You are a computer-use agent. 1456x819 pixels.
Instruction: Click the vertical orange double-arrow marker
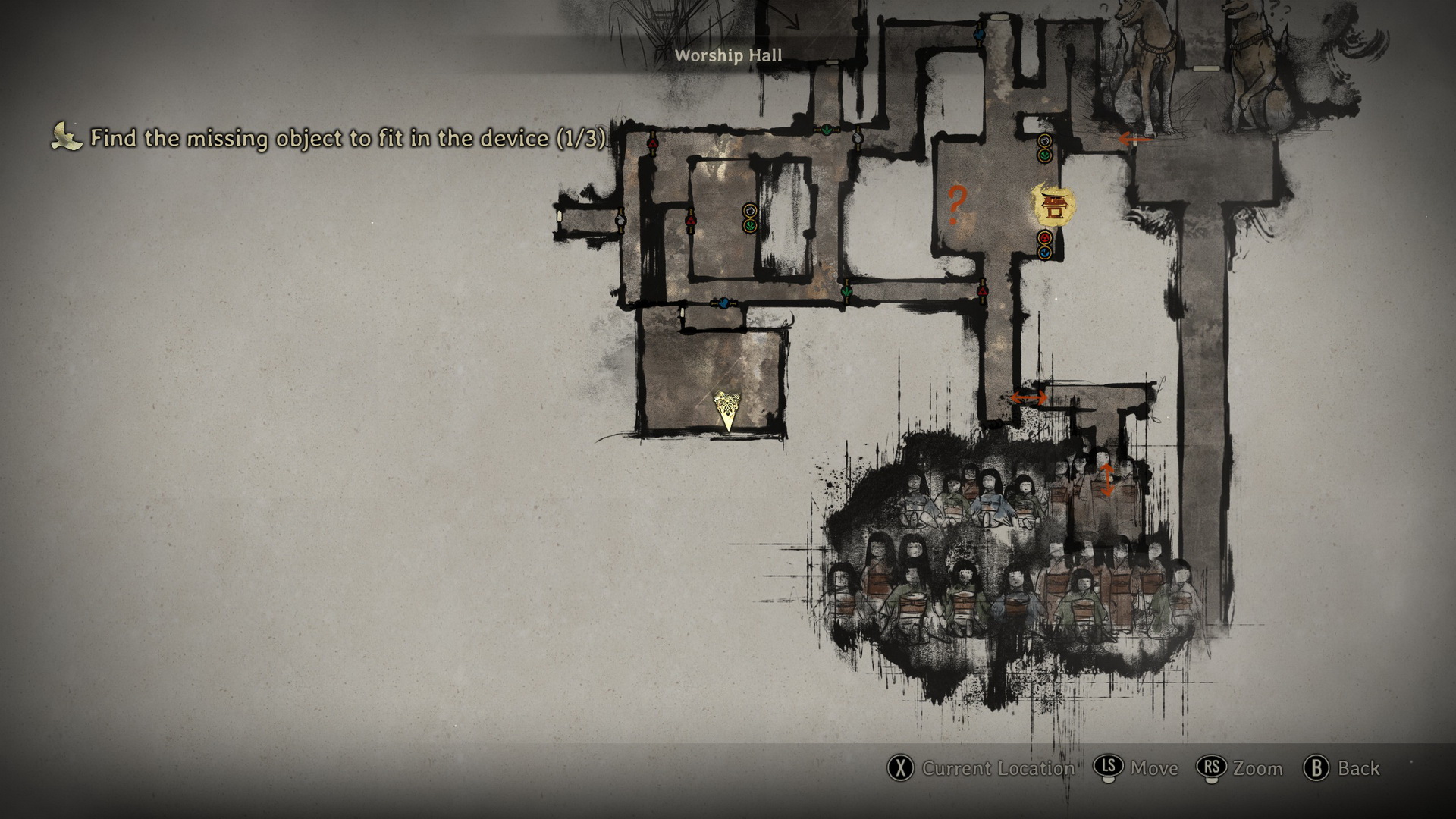(x=1106, y=480)
